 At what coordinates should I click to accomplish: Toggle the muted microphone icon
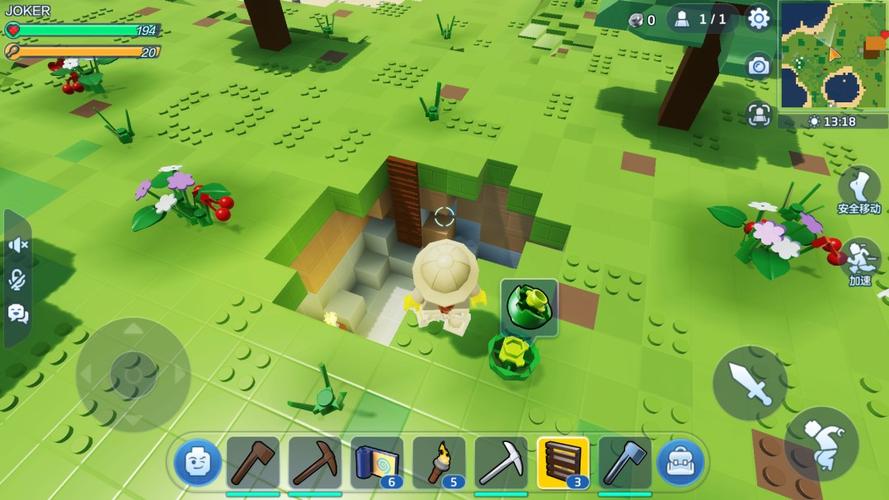(x=18, y=279)
